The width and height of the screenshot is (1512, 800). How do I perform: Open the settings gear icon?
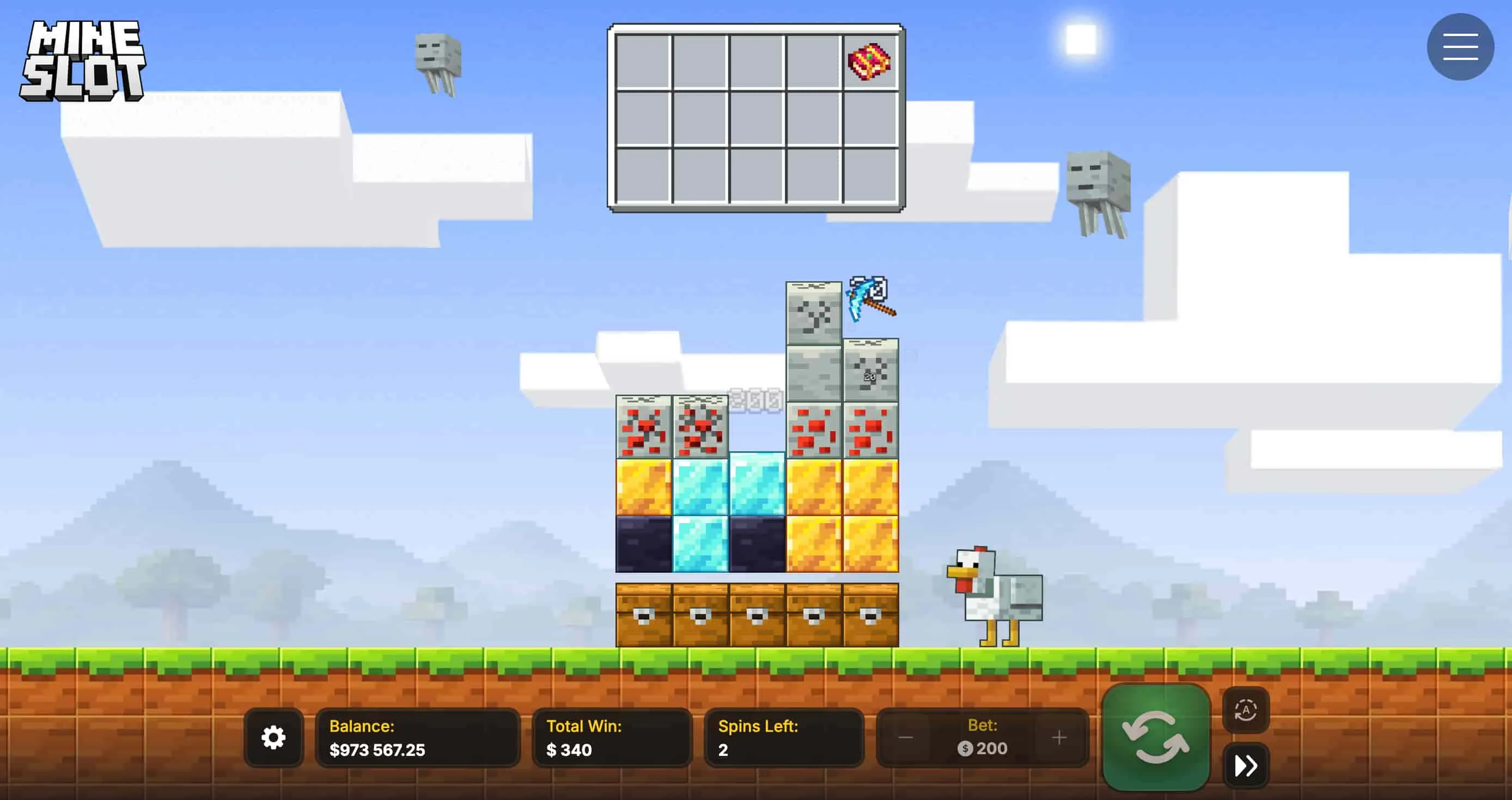click(273, 738)
